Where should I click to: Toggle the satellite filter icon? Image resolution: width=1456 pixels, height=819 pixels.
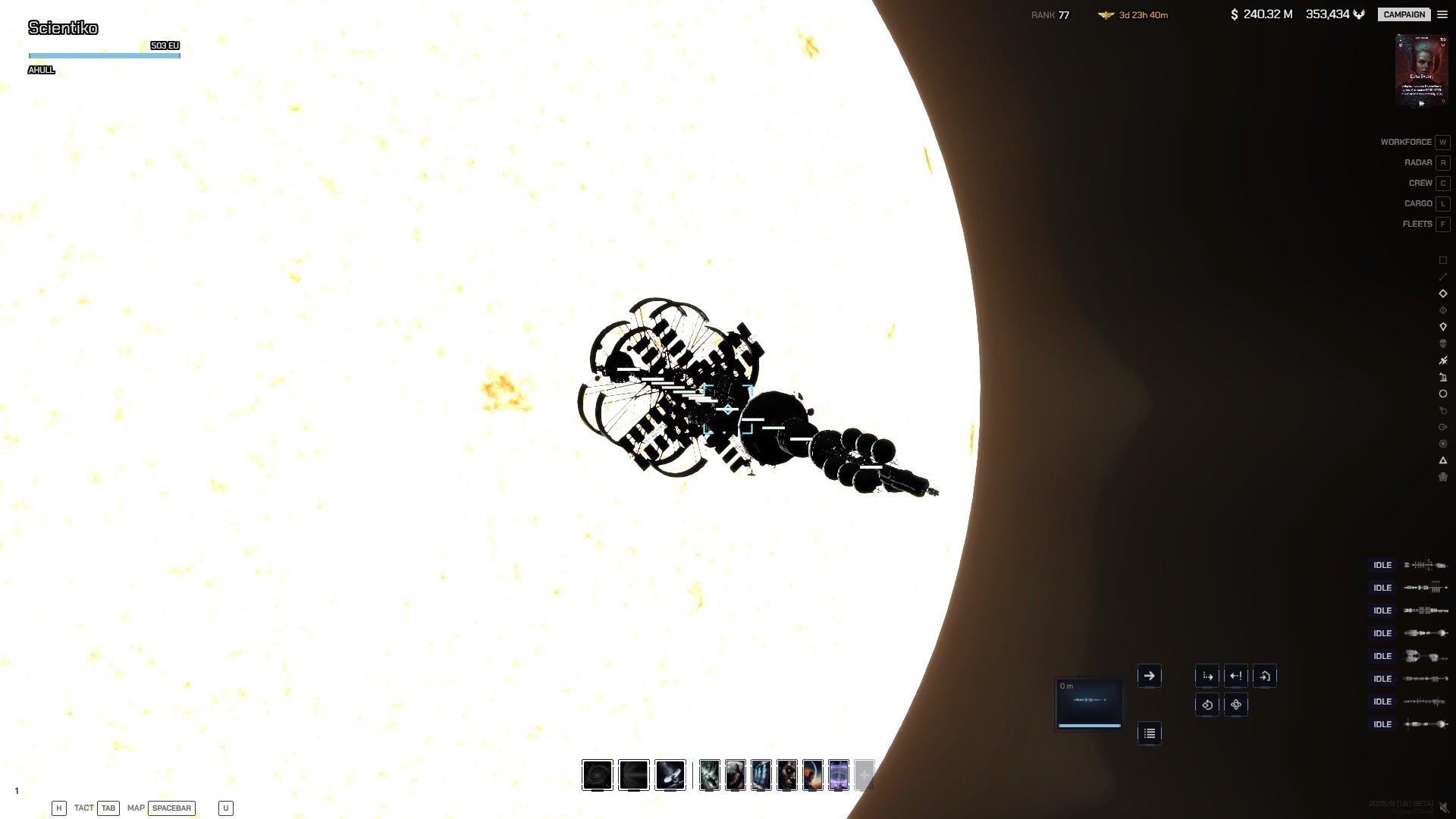click(x=1443, y=360)
